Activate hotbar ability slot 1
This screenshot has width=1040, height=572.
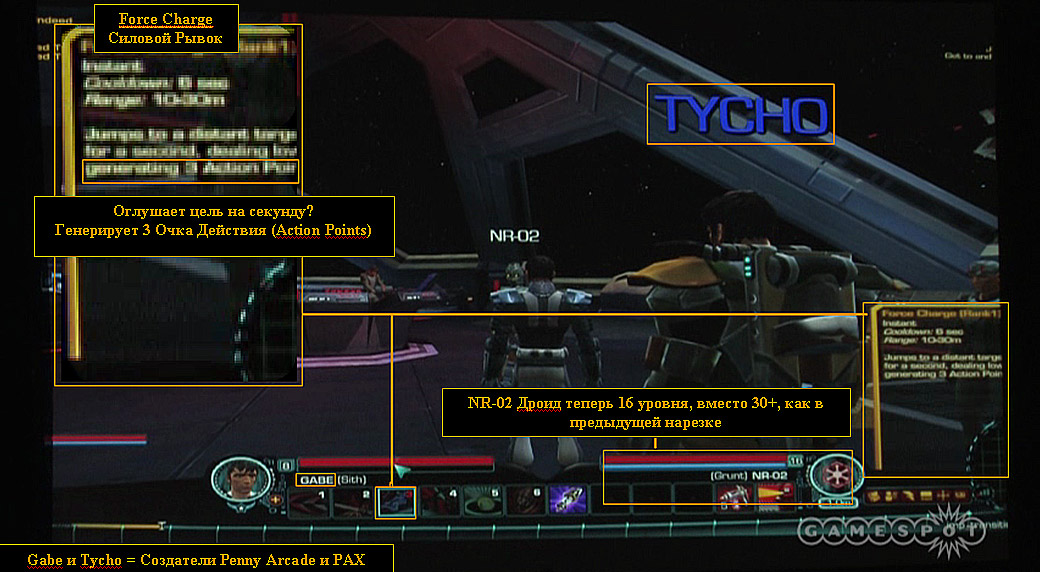(307, 500)
